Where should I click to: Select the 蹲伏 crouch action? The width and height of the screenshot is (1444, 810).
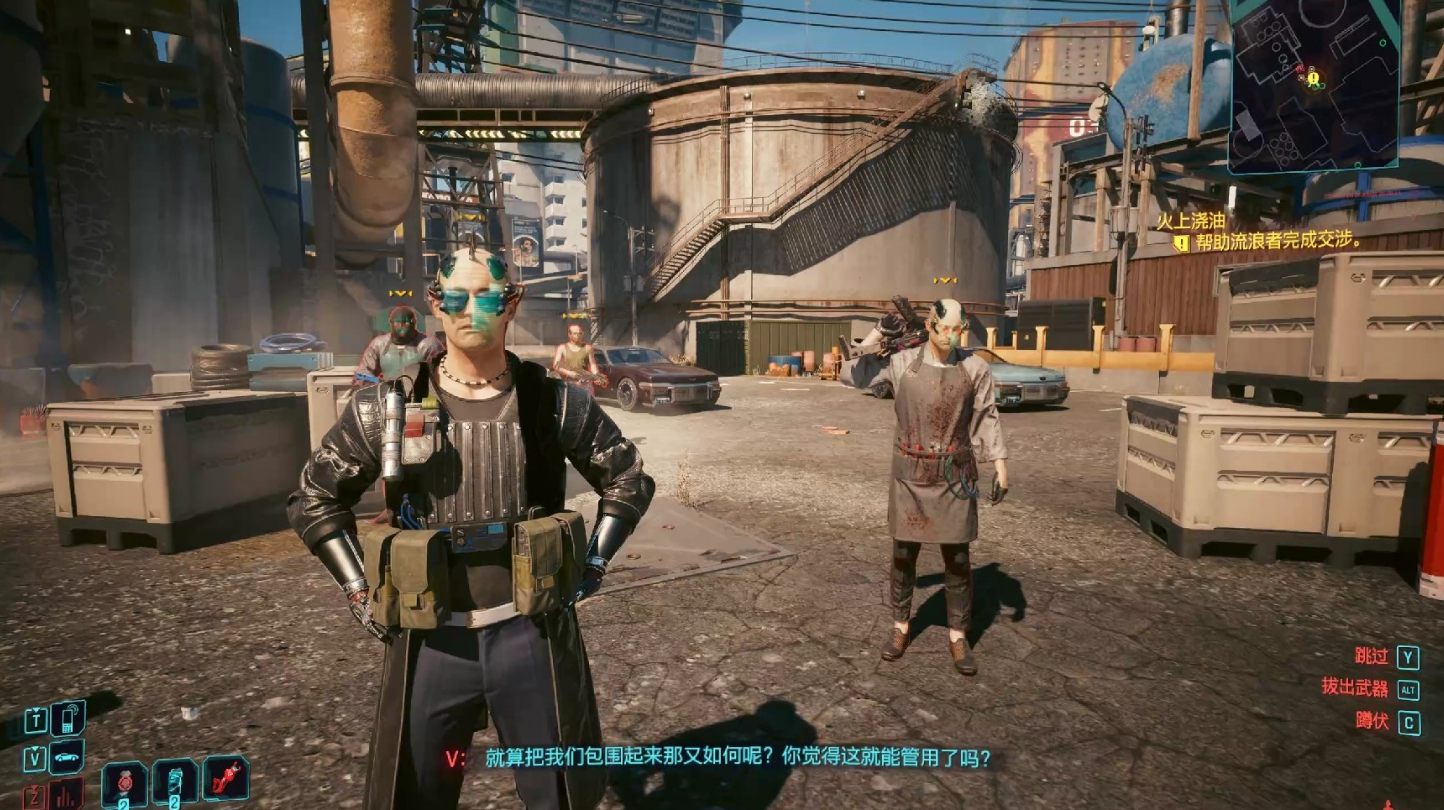point(1372,721)
